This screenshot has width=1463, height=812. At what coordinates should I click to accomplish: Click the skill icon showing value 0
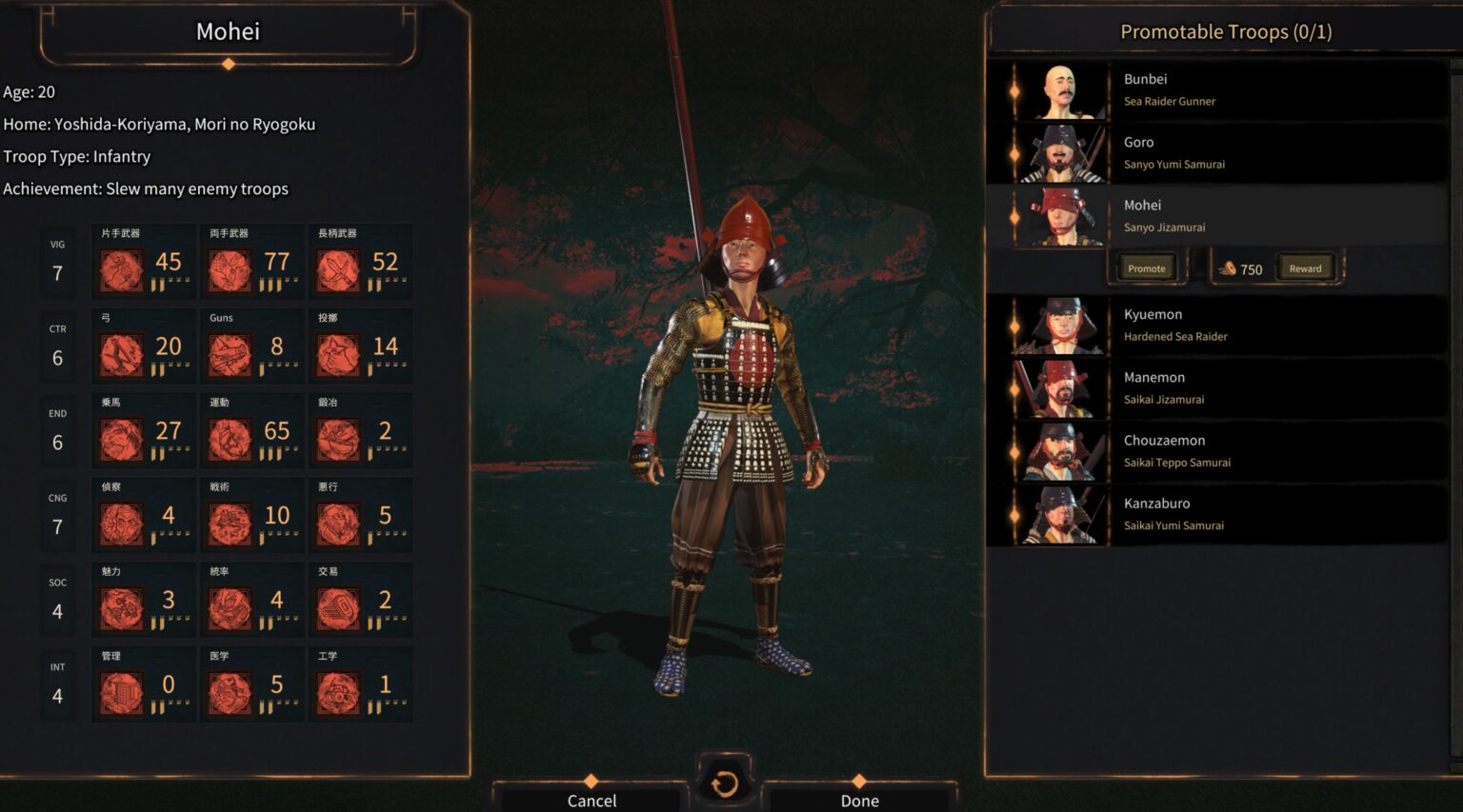click(x=122, y=693)
